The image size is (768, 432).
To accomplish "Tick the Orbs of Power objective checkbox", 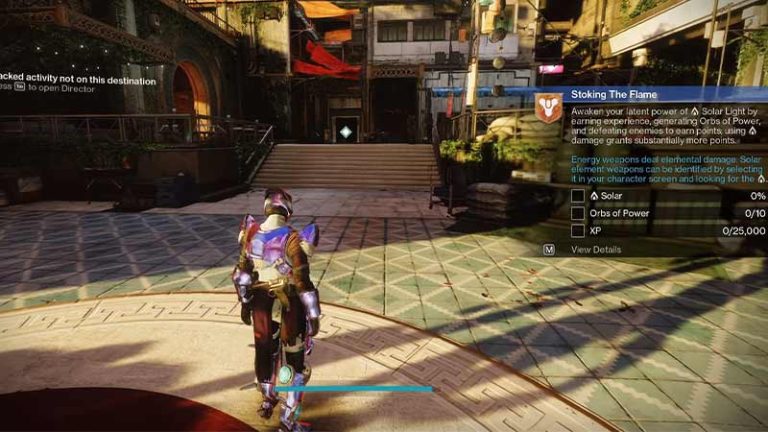I will pyautogui.click(x=578, y=213).
